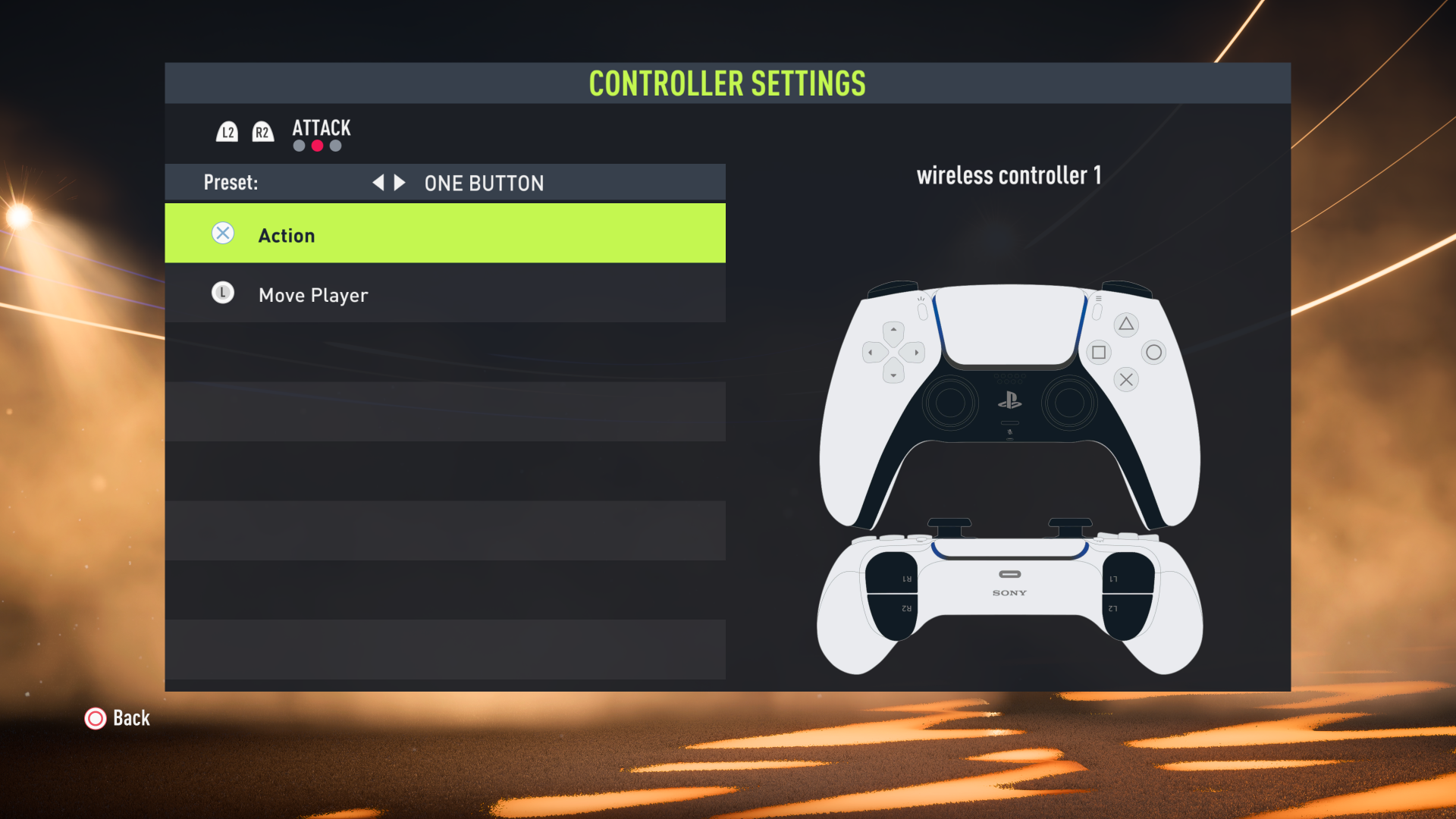The width and height of the screenshot is (1456, 819).
Task: Select the highlighted Action row
Action: (x=444, y=234)
